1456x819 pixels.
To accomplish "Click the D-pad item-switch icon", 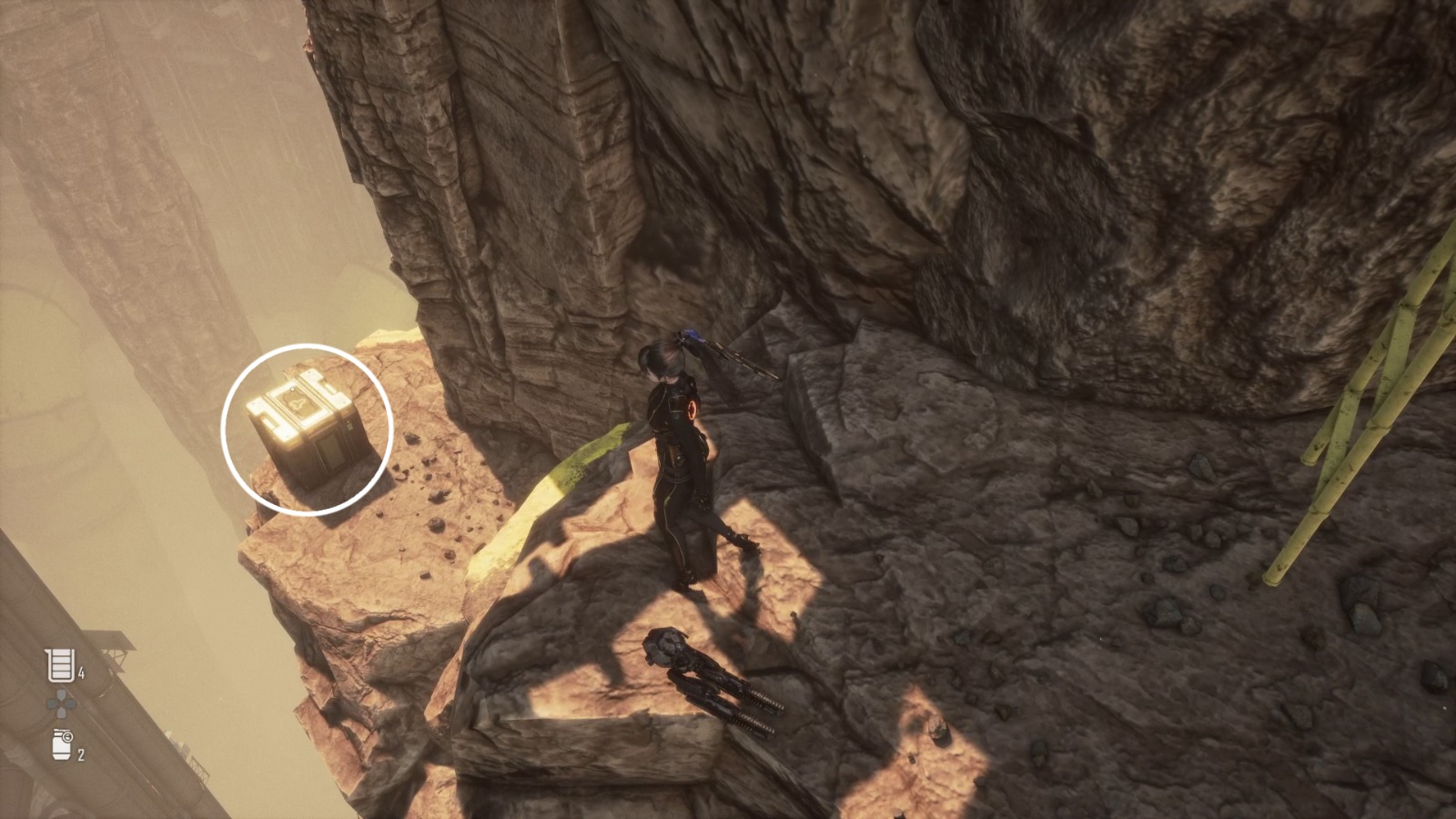I will 61,701.
